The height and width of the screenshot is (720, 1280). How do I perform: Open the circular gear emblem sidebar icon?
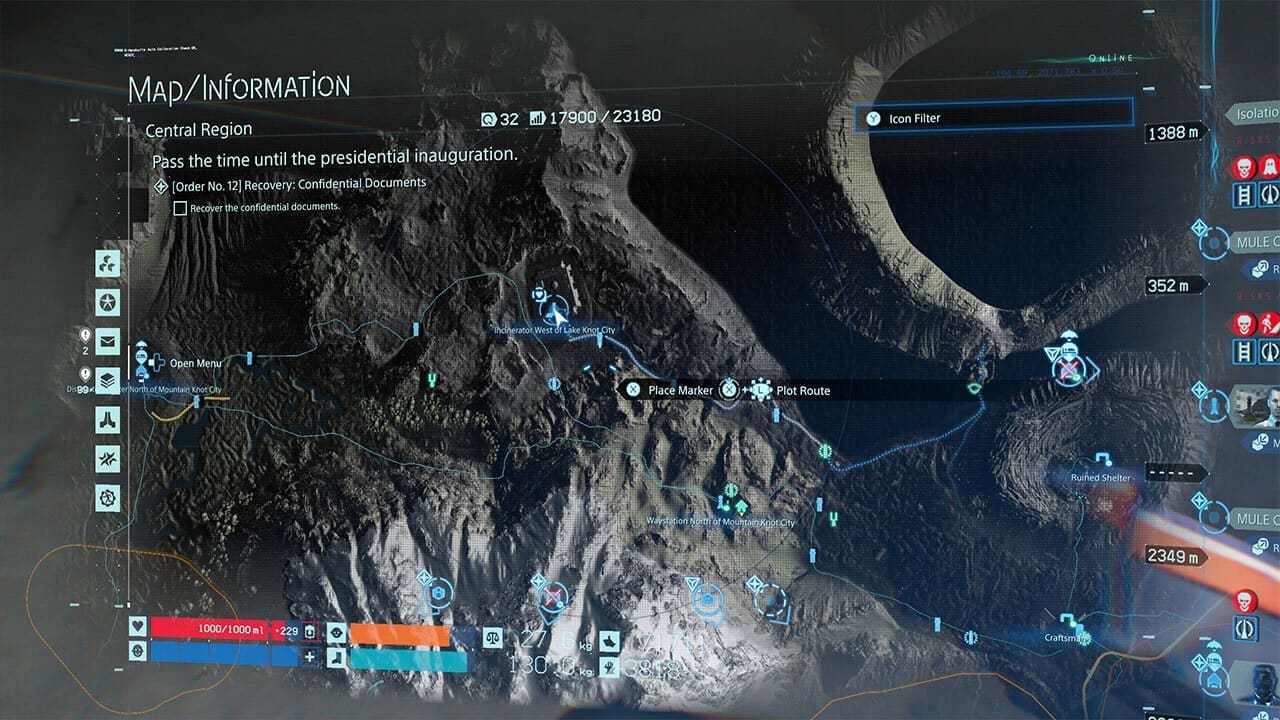(107, 498)
